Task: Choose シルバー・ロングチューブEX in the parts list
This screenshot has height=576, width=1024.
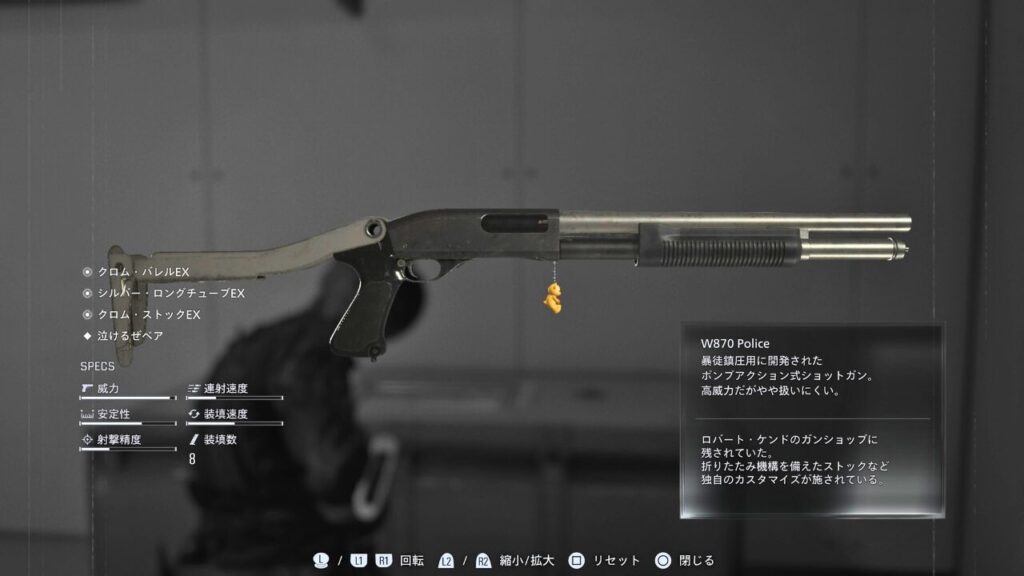Action: coord(170,293)
